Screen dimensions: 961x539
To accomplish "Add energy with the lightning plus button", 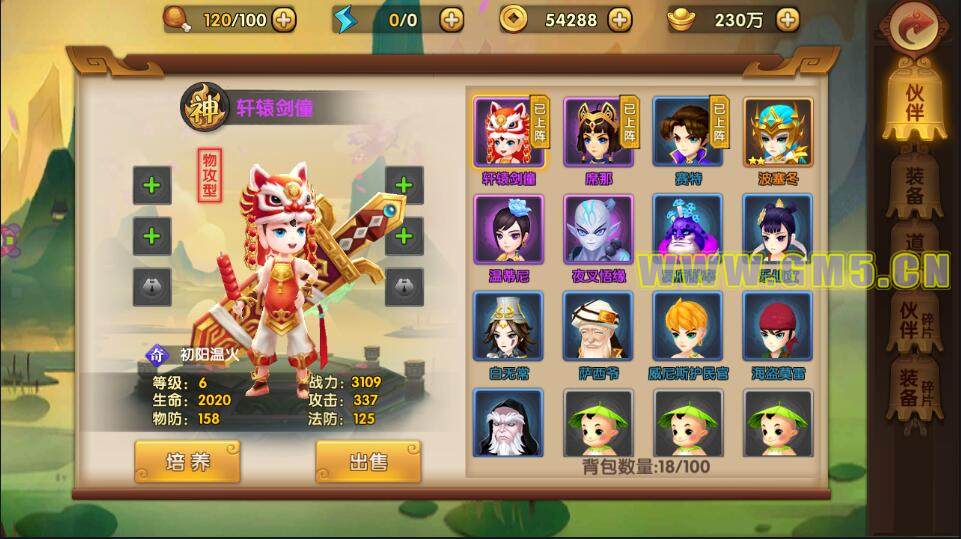I will coord(451,18).
